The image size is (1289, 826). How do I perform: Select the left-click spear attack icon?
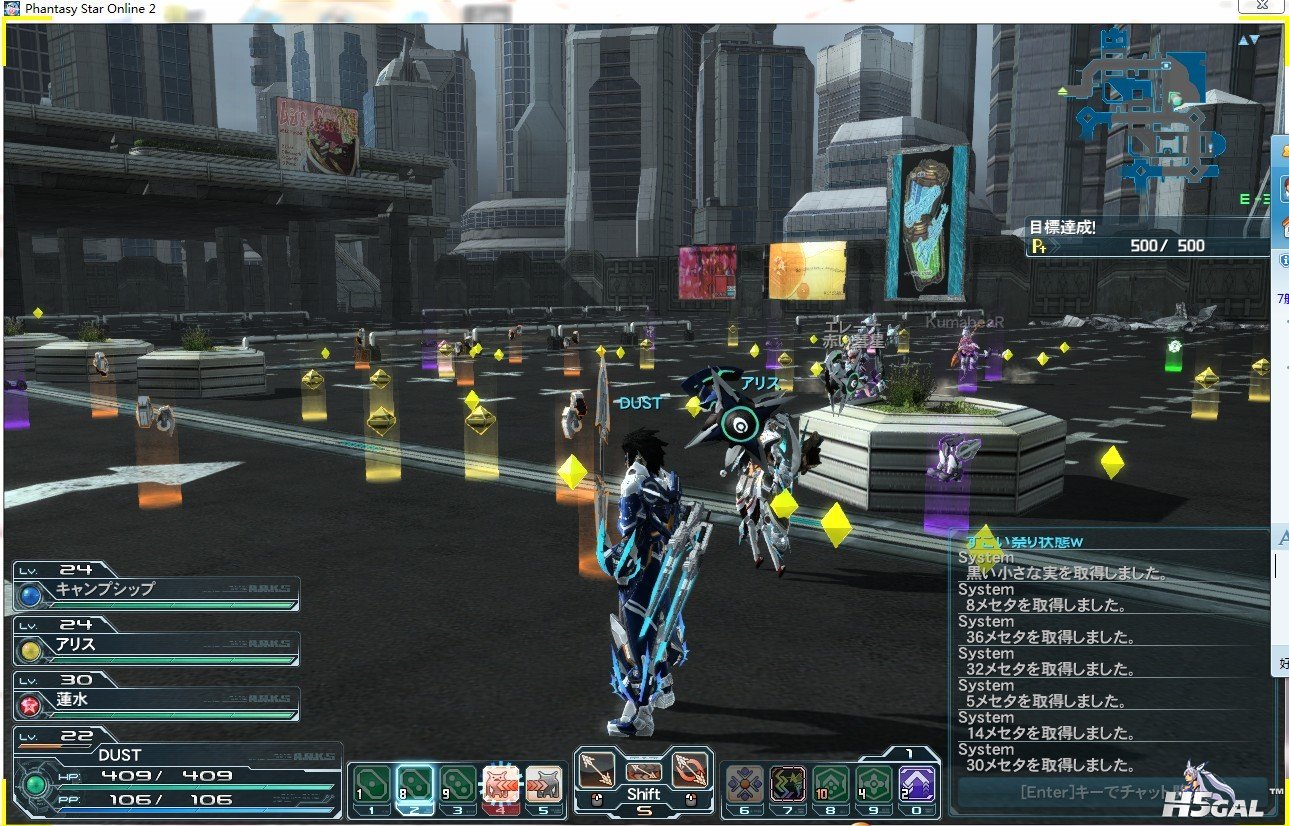tap(597, 768)
